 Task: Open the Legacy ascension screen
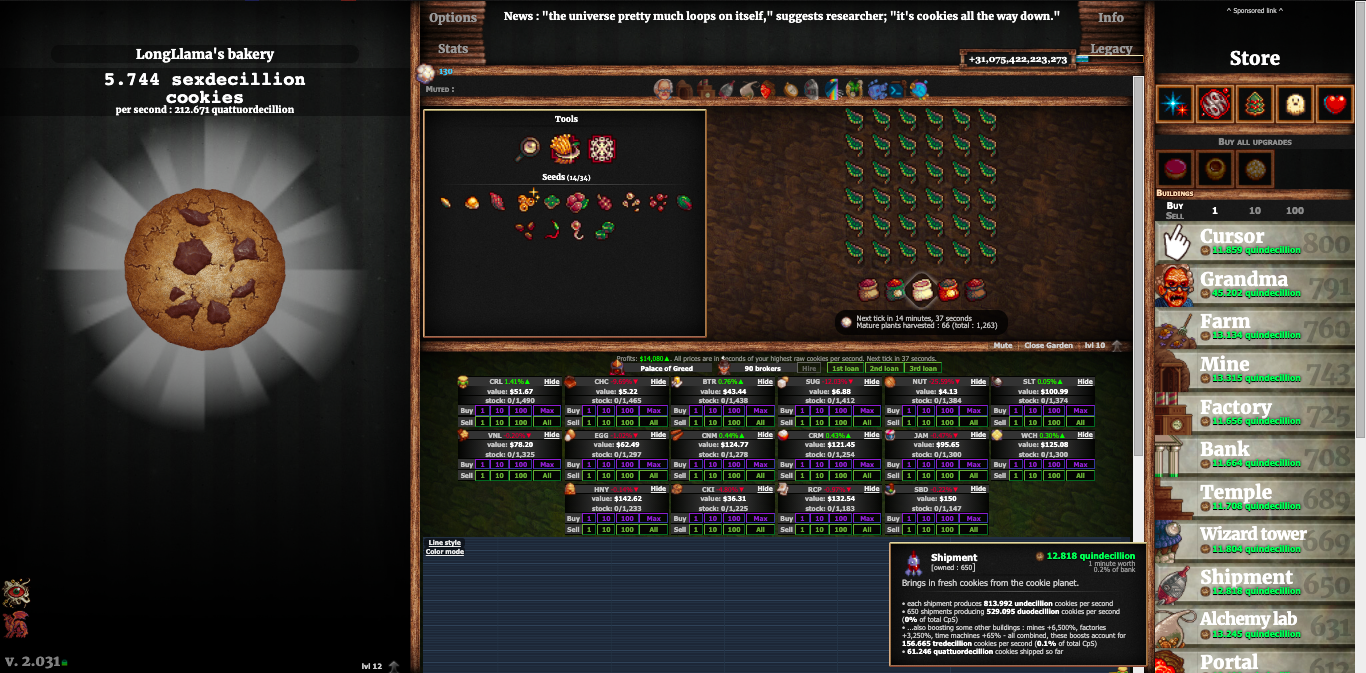pyautogui.click(x=1111, y=48)
